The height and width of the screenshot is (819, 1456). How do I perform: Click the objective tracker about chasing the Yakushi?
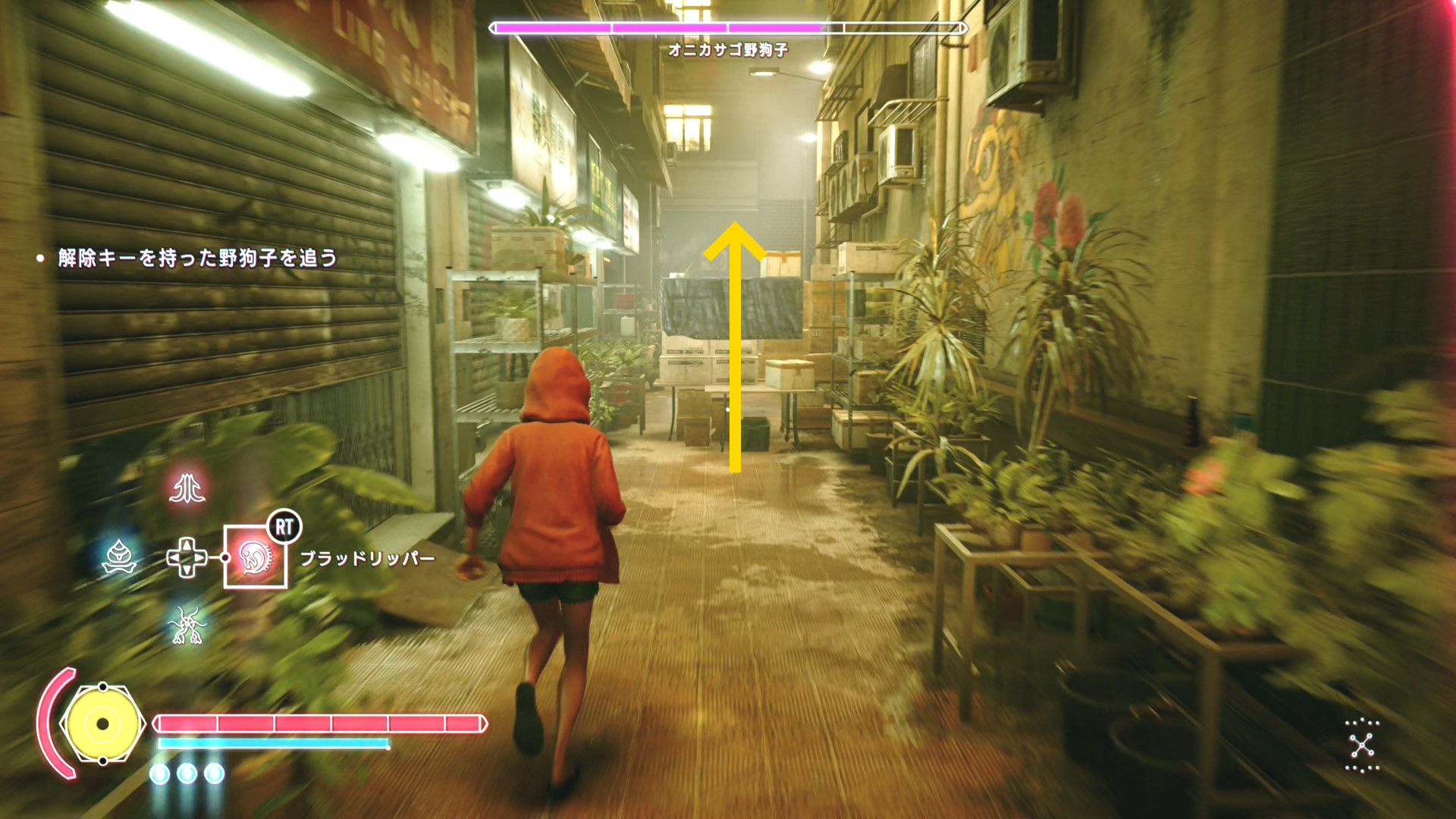(197, 259)
